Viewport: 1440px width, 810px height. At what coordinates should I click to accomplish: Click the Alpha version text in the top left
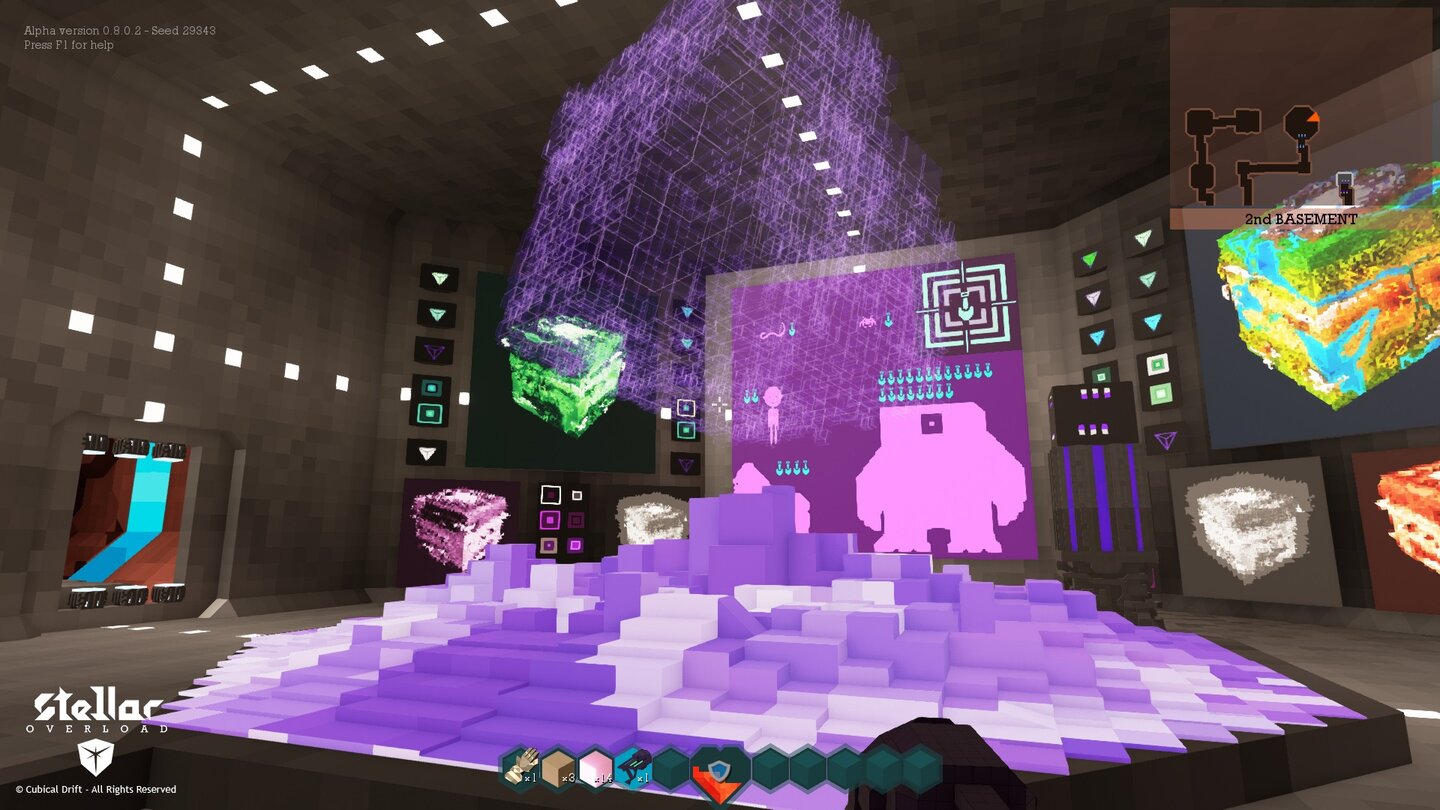(120, 30)
